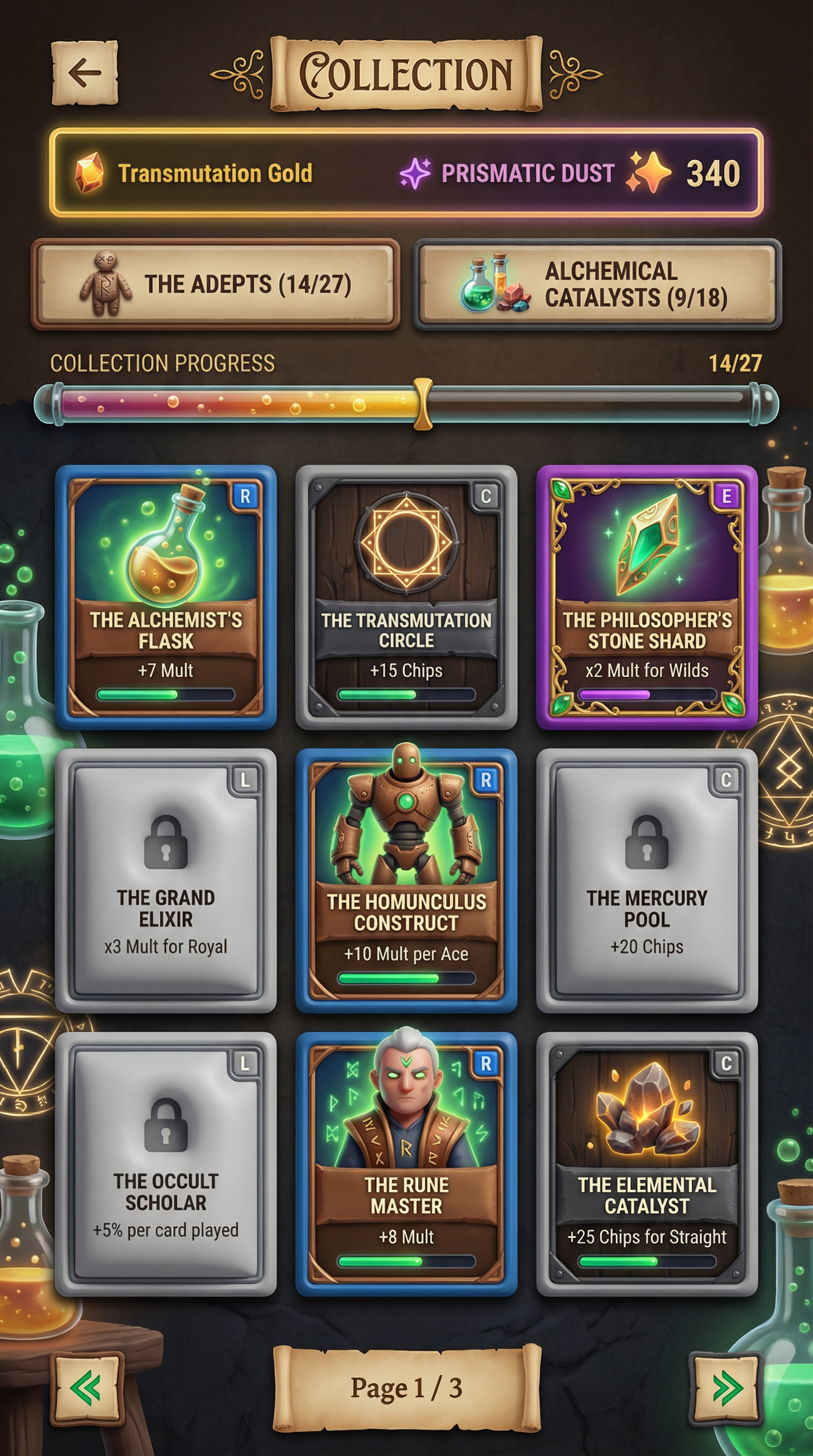This screenshot has width=813, height=1456.
Task: Choose The Transmutation Circle card
Action: tap(406, 597)
